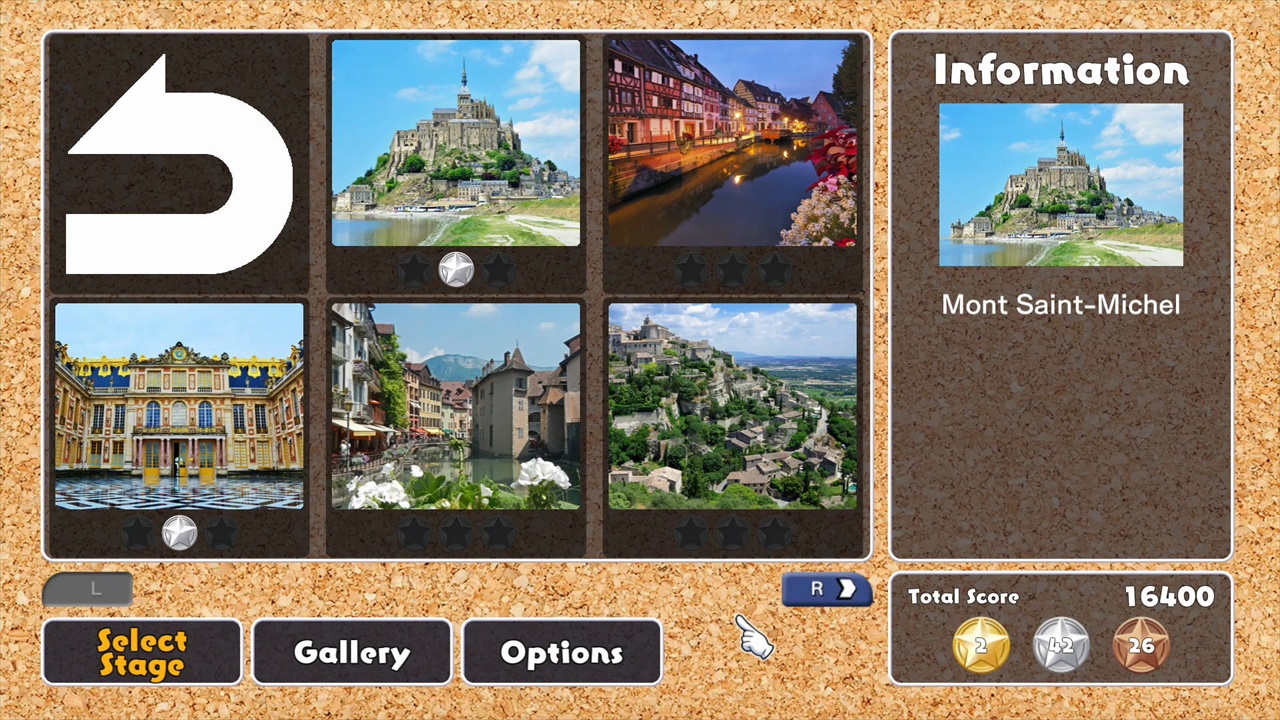Click the silver star under Versailles stage
Viewport: 1280px width, 720px height.
pos(179,532)
